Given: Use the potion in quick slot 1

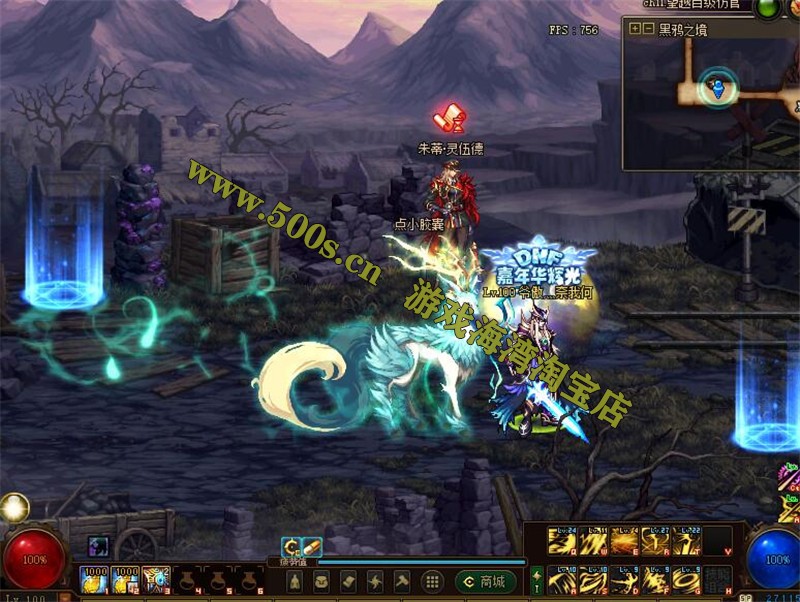Looking at the screenshot, I should point(93,580).
